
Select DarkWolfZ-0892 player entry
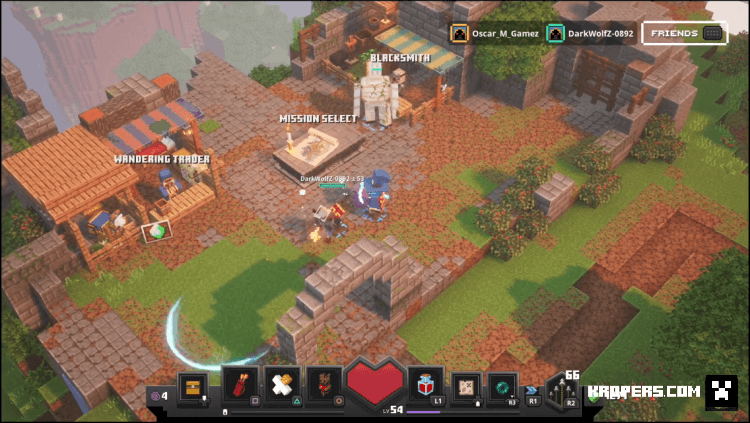pyautogui.click(x=594, y=33)
